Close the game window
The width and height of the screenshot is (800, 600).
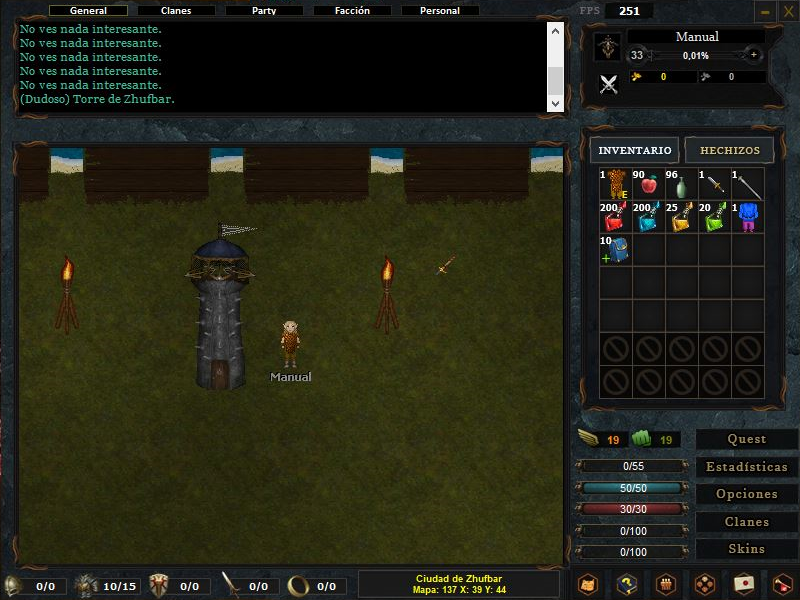(786, 11)
